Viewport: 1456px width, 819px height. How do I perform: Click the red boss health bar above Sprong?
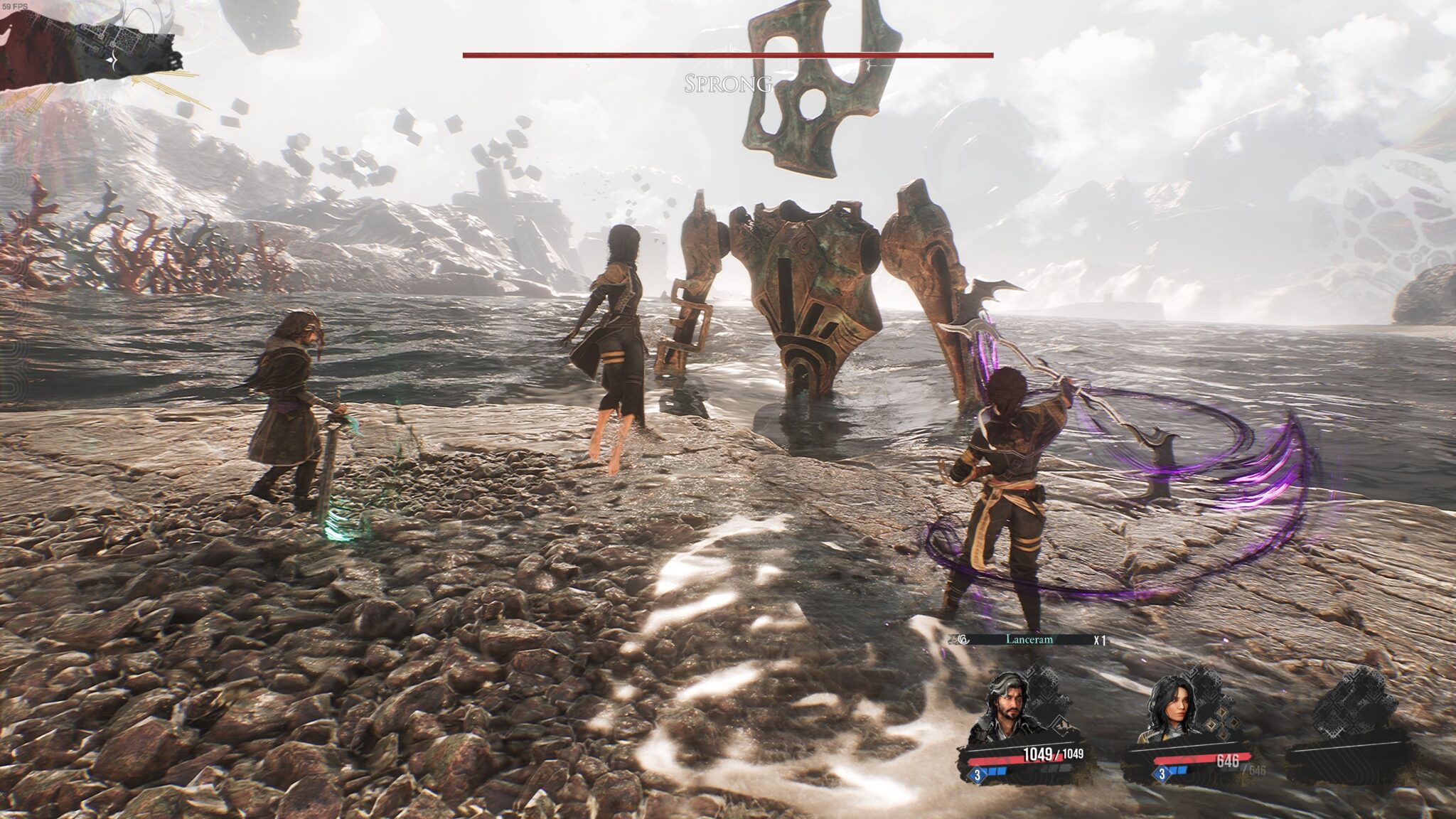tap(727, 53)
